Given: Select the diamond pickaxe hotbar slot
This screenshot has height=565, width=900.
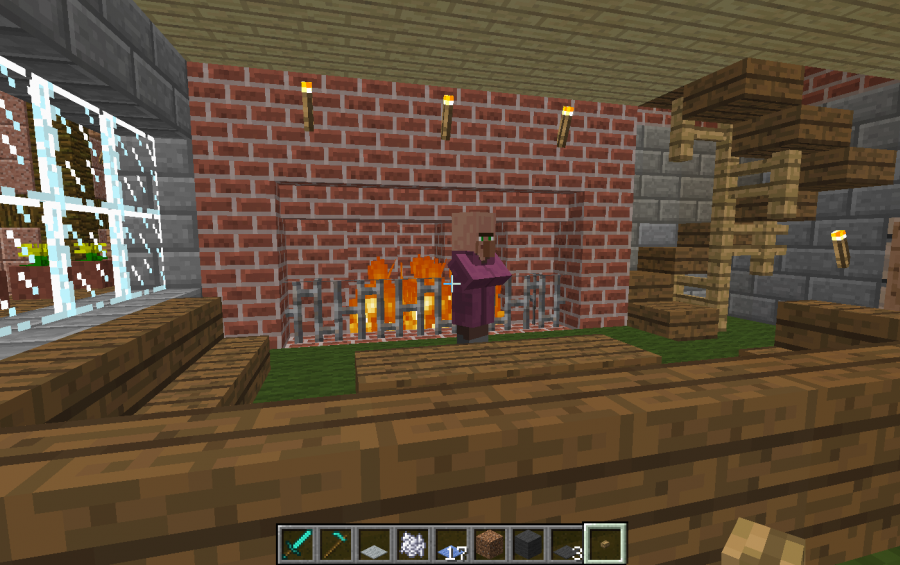Looking at the screenshot, I should (335, 543).
